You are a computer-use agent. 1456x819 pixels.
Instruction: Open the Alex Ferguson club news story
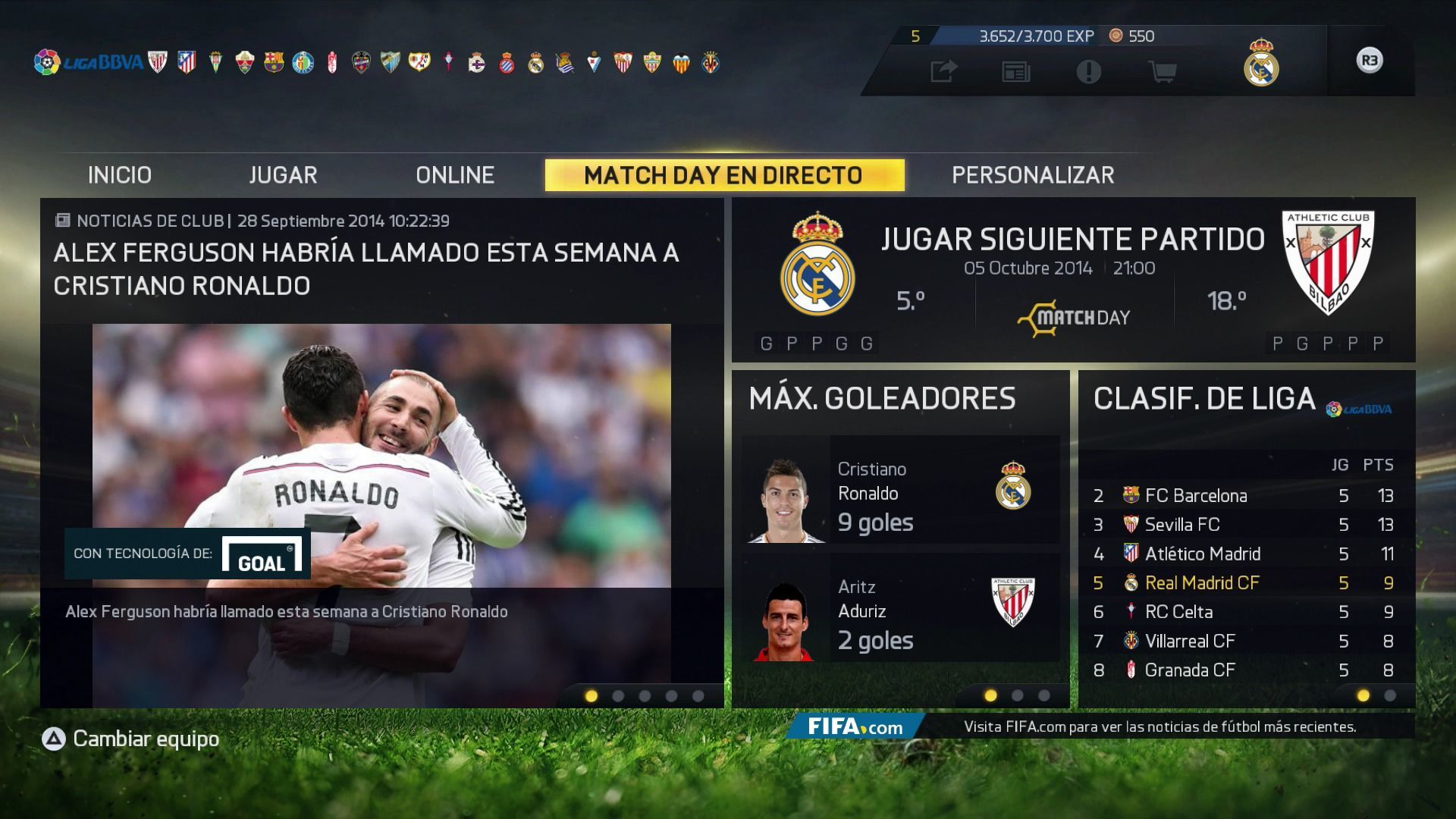tap(366, 268)
